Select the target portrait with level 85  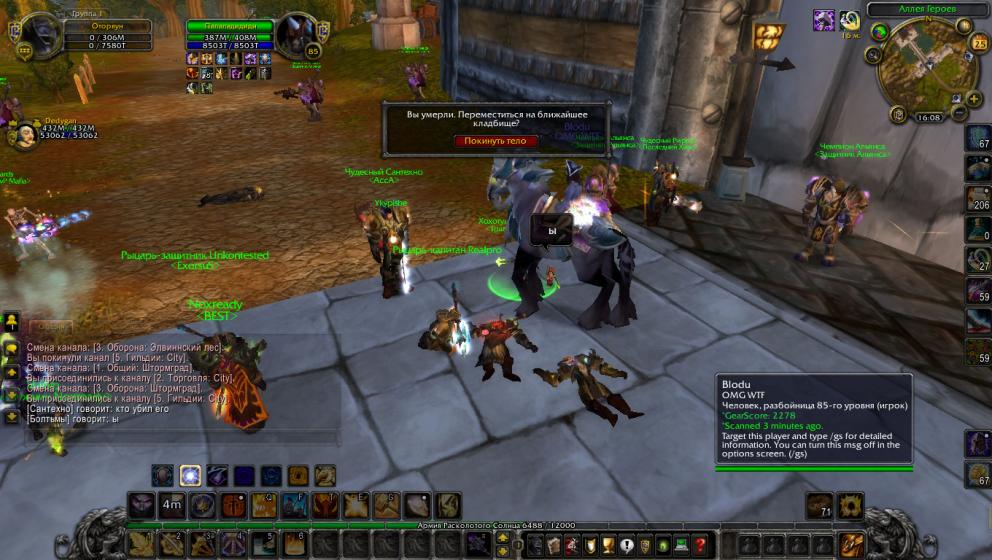(296, 36)
